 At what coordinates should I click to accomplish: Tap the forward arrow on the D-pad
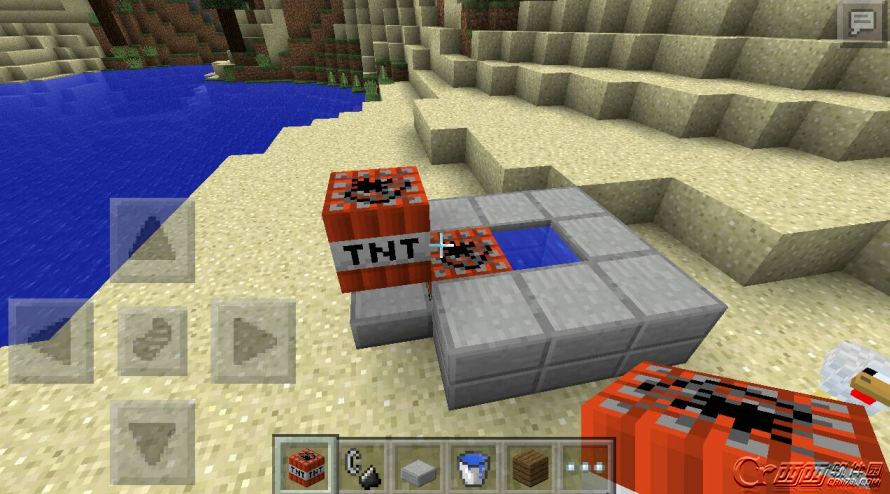point(152,240)
